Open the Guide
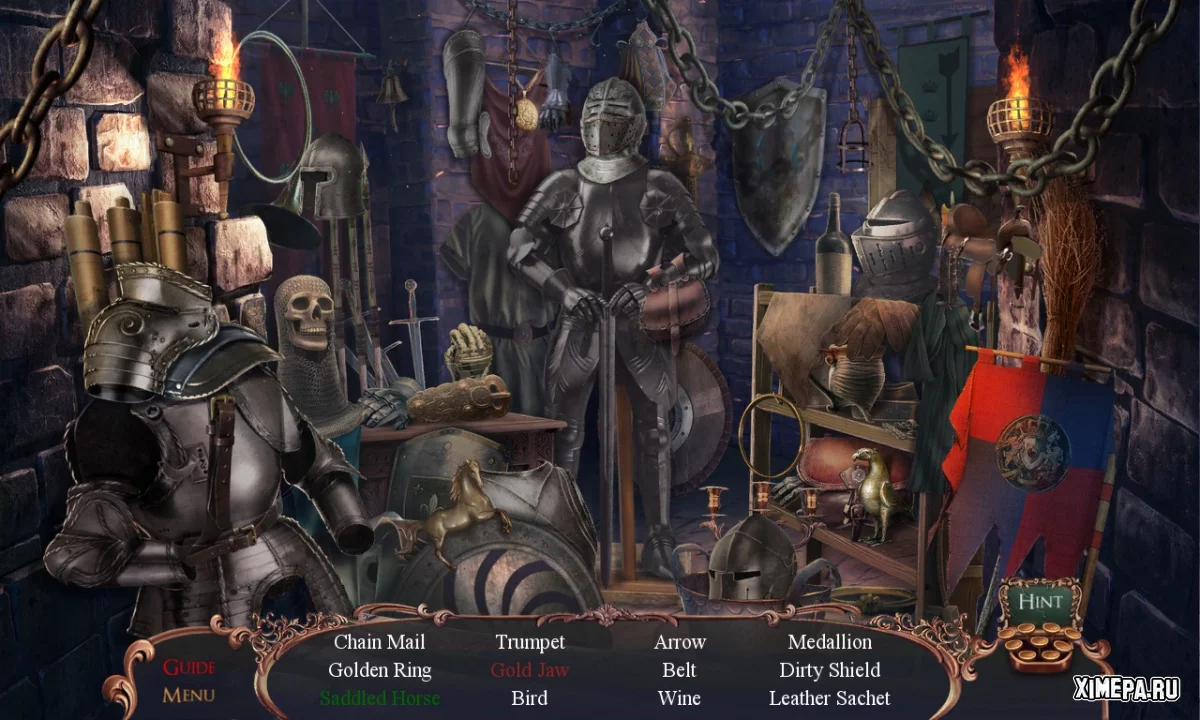 pyautogui.click(x=189, y=667)
